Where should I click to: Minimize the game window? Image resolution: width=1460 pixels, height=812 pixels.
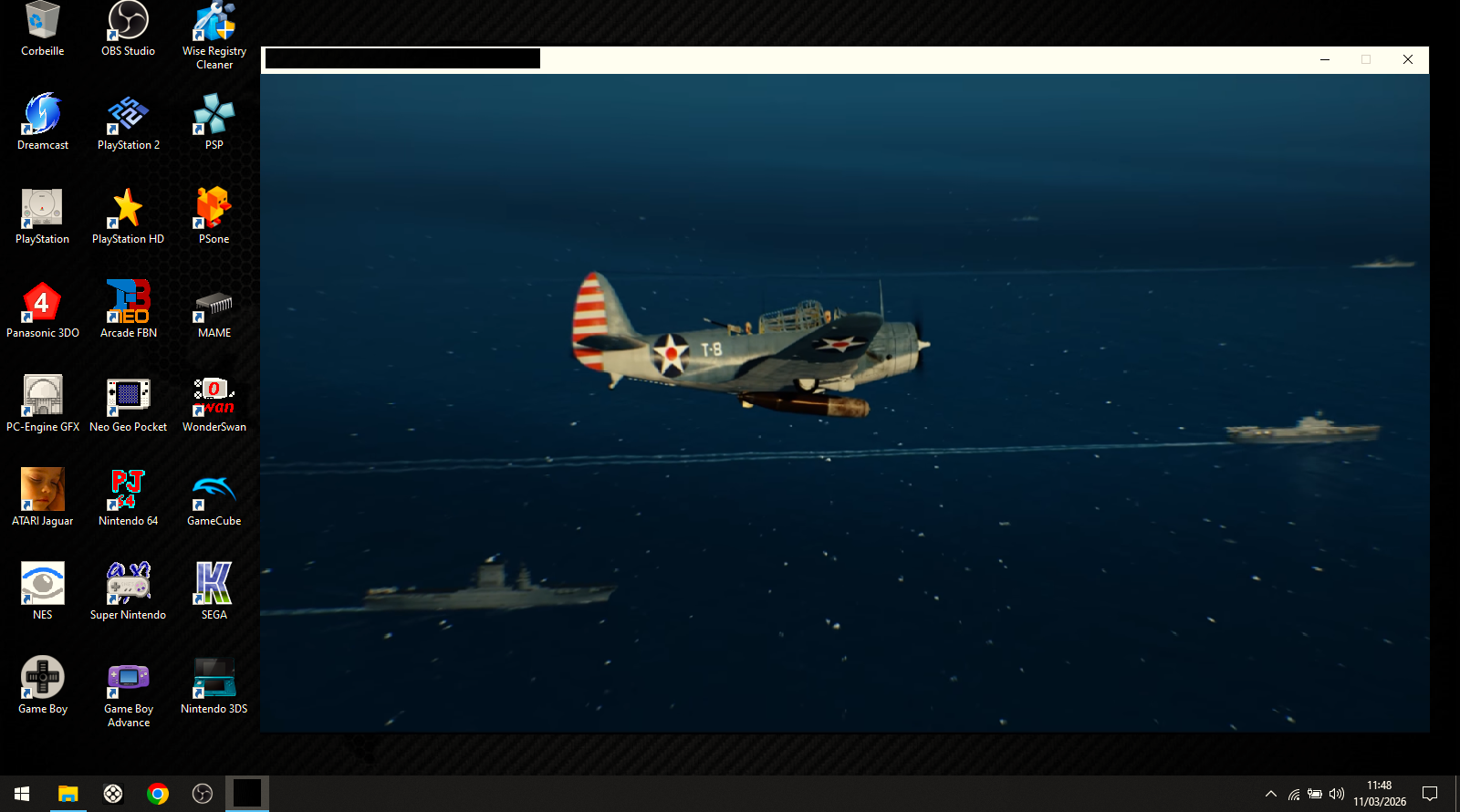(1325, 59)
